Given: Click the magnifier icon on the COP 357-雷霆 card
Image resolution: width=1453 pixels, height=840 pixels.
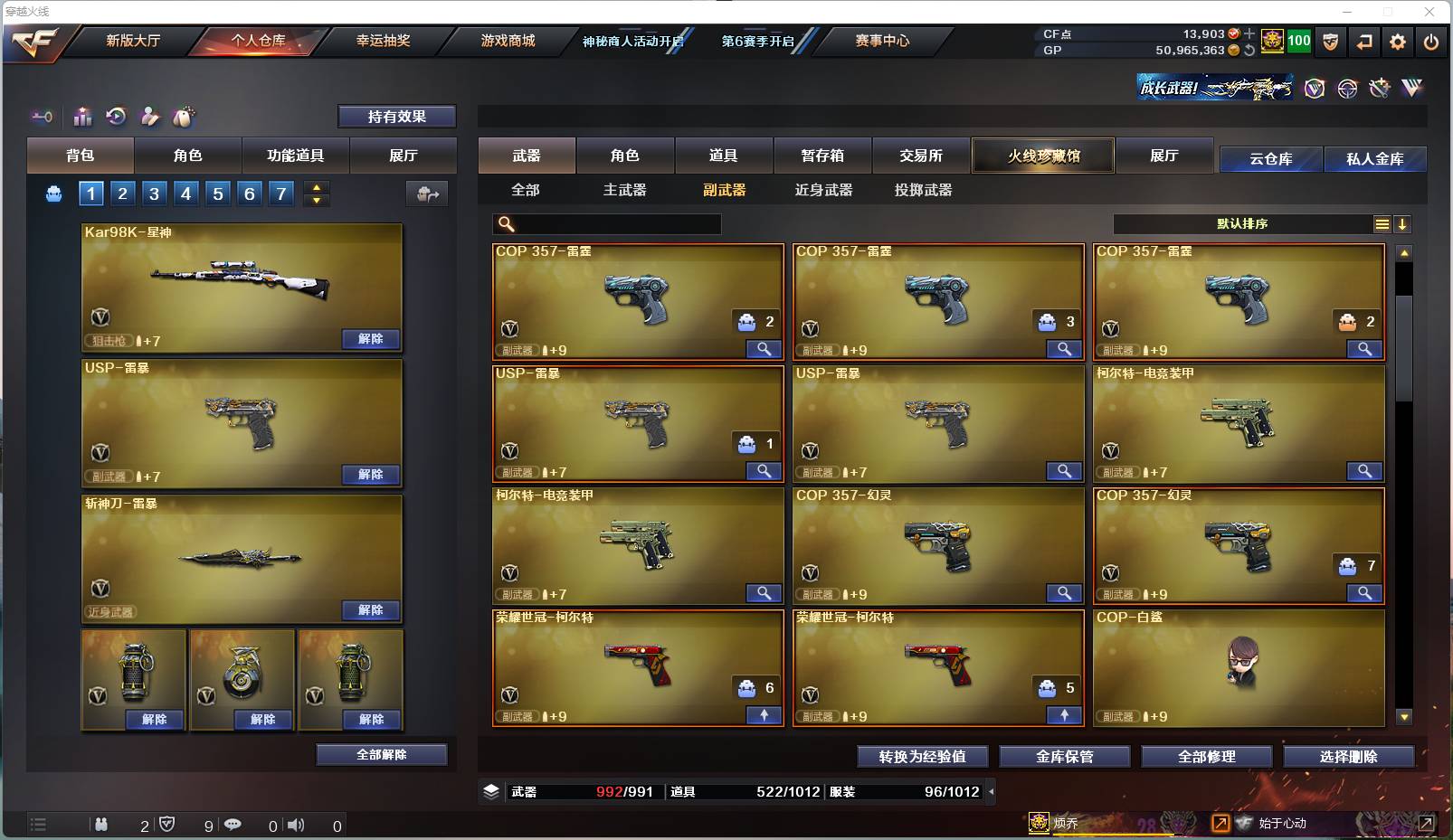Looking at the screenshot, I should 763,348.
